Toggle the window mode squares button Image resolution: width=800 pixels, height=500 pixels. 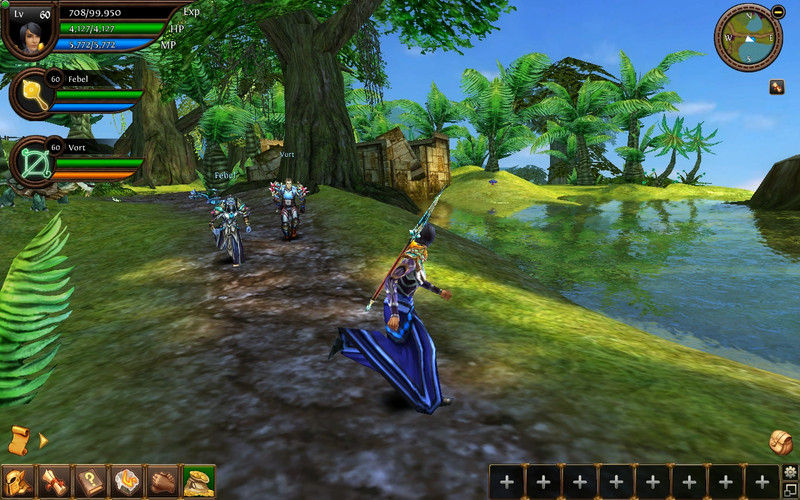(x=790, y=489)
